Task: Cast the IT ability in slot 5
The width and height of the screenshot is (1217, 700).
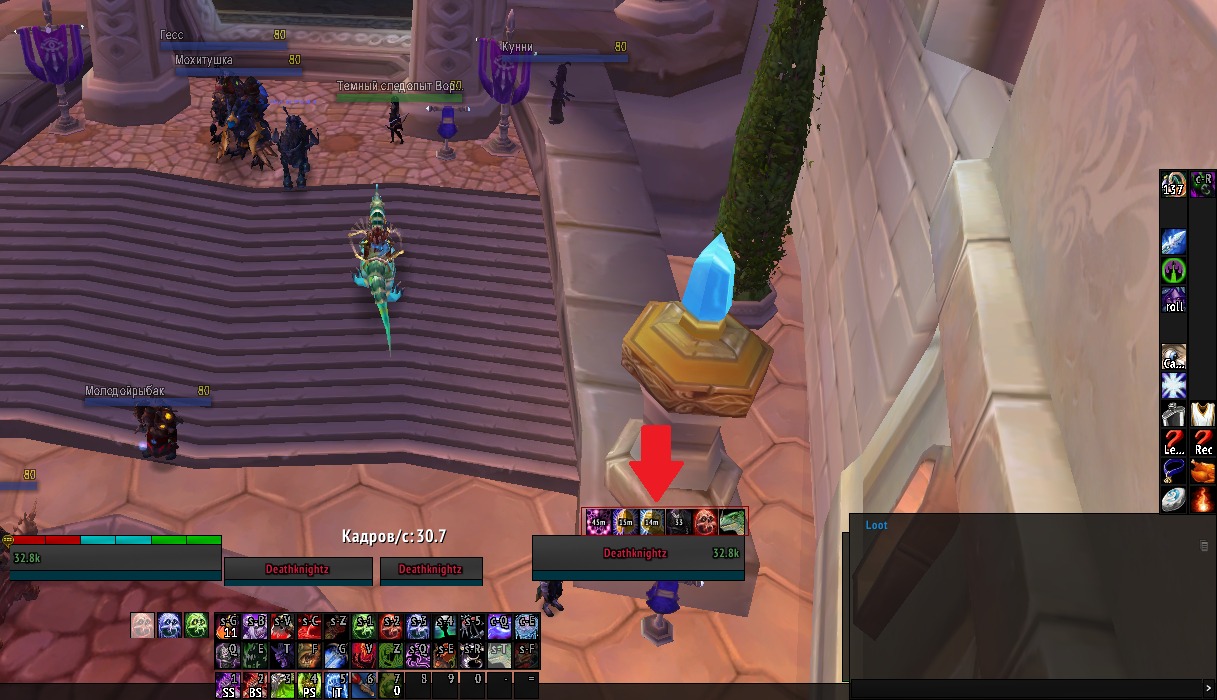Action: [x=337, y=685]
